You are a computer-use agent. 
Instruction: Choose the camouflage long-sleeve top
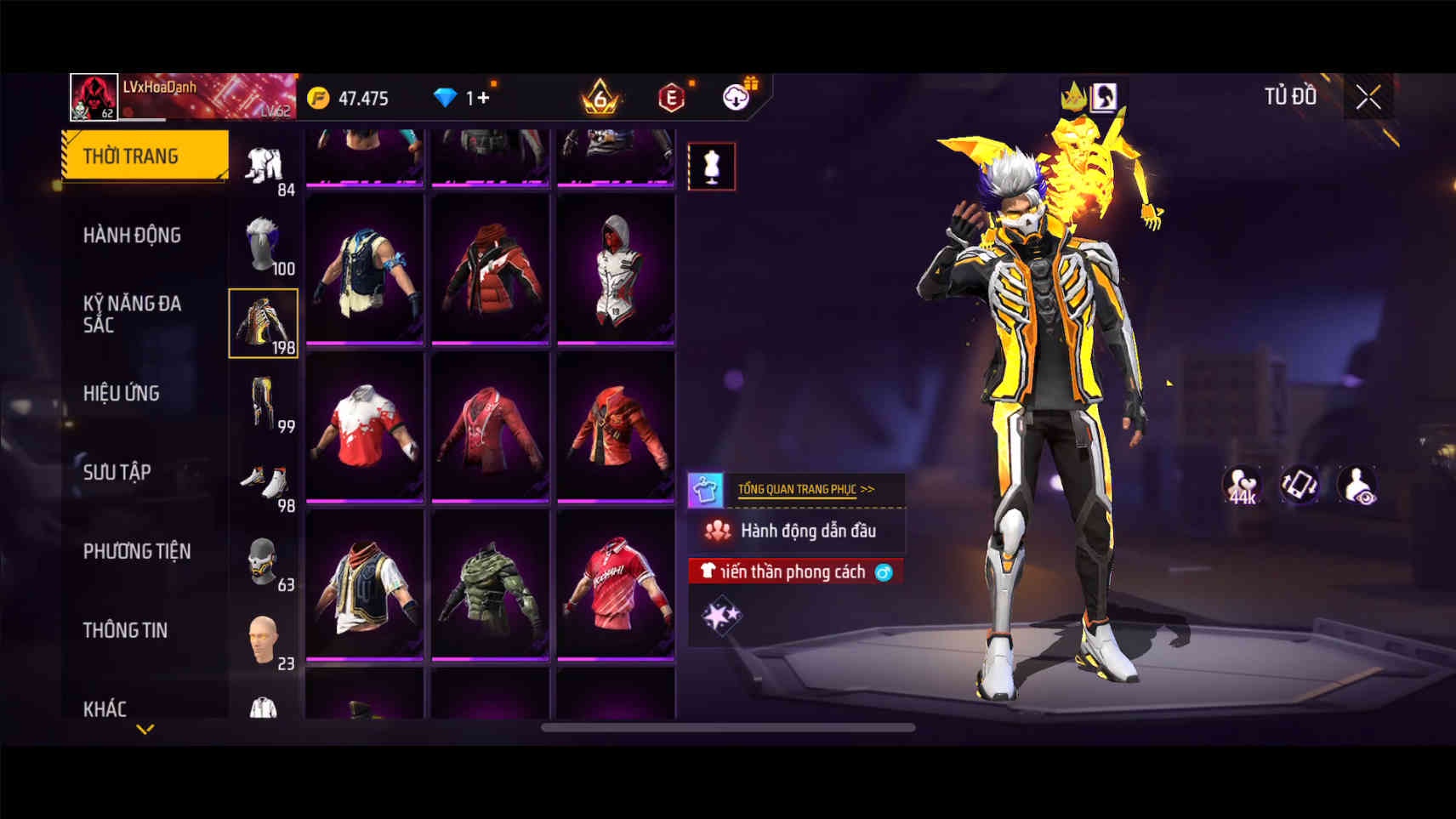pos(490,585)
